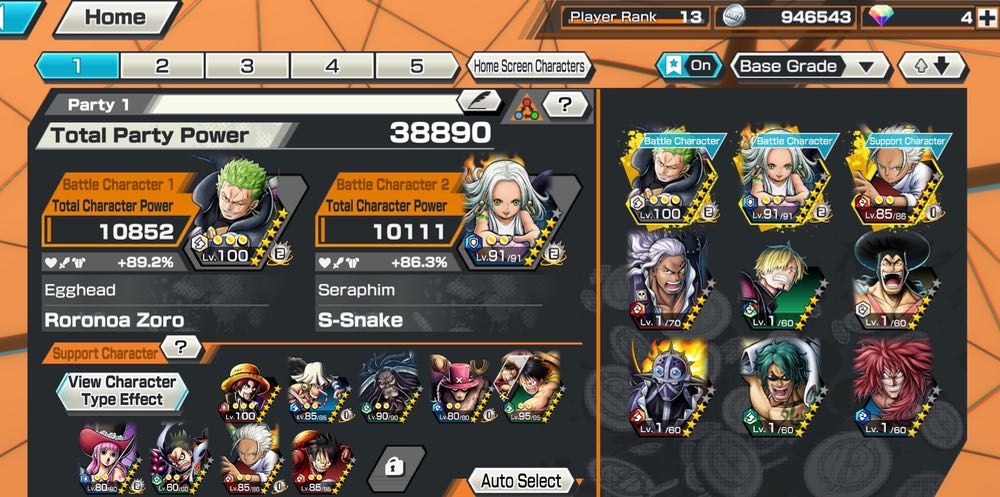Screen dimensions: 1000x497
Task: Switch to party tab 2
Action: [162, 66]
